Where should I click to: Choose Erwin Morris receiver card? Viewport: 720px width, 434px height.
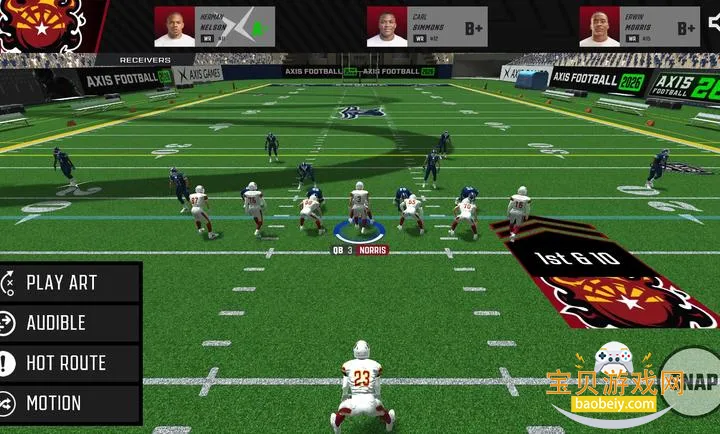tap(640, 27)
